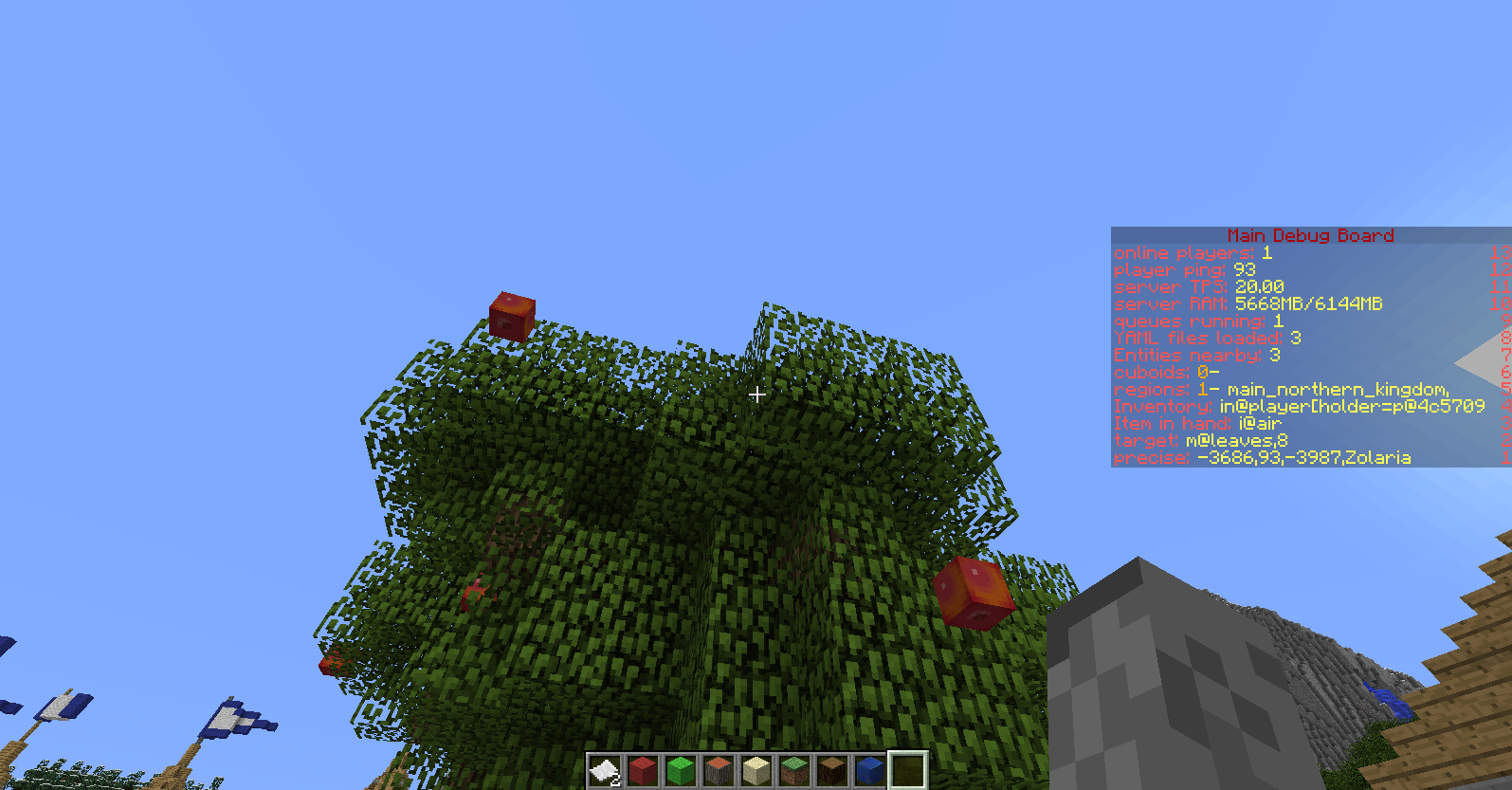Image resolution: width=1512 pixels, height=790 pixels.
Task: Select the stripped log block in the hotbar
Action: pos(718,771)
